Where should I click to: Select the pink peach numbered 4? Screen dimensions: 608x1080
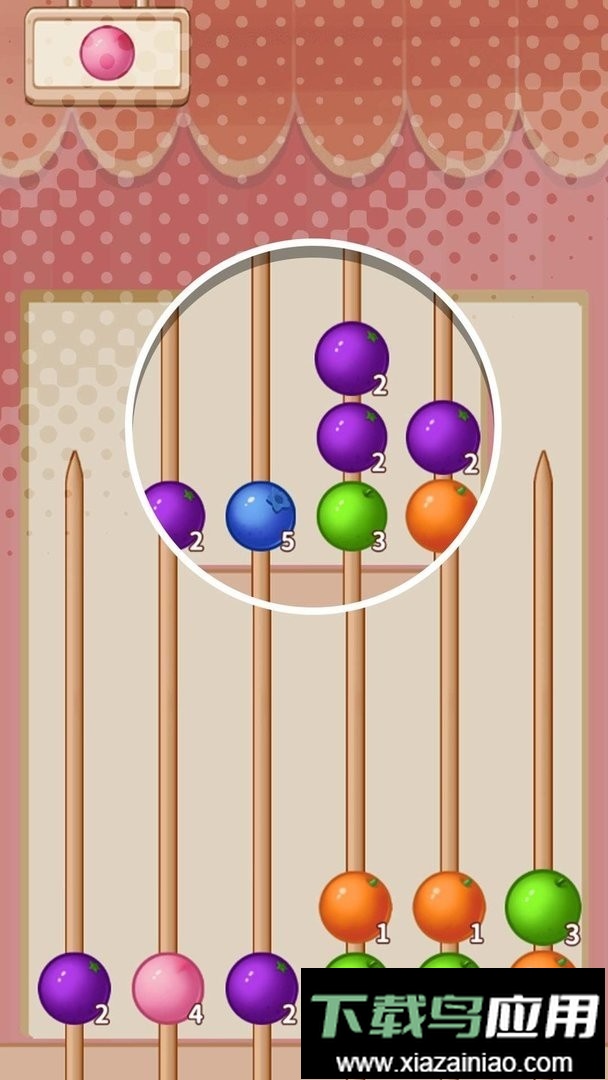168,988
